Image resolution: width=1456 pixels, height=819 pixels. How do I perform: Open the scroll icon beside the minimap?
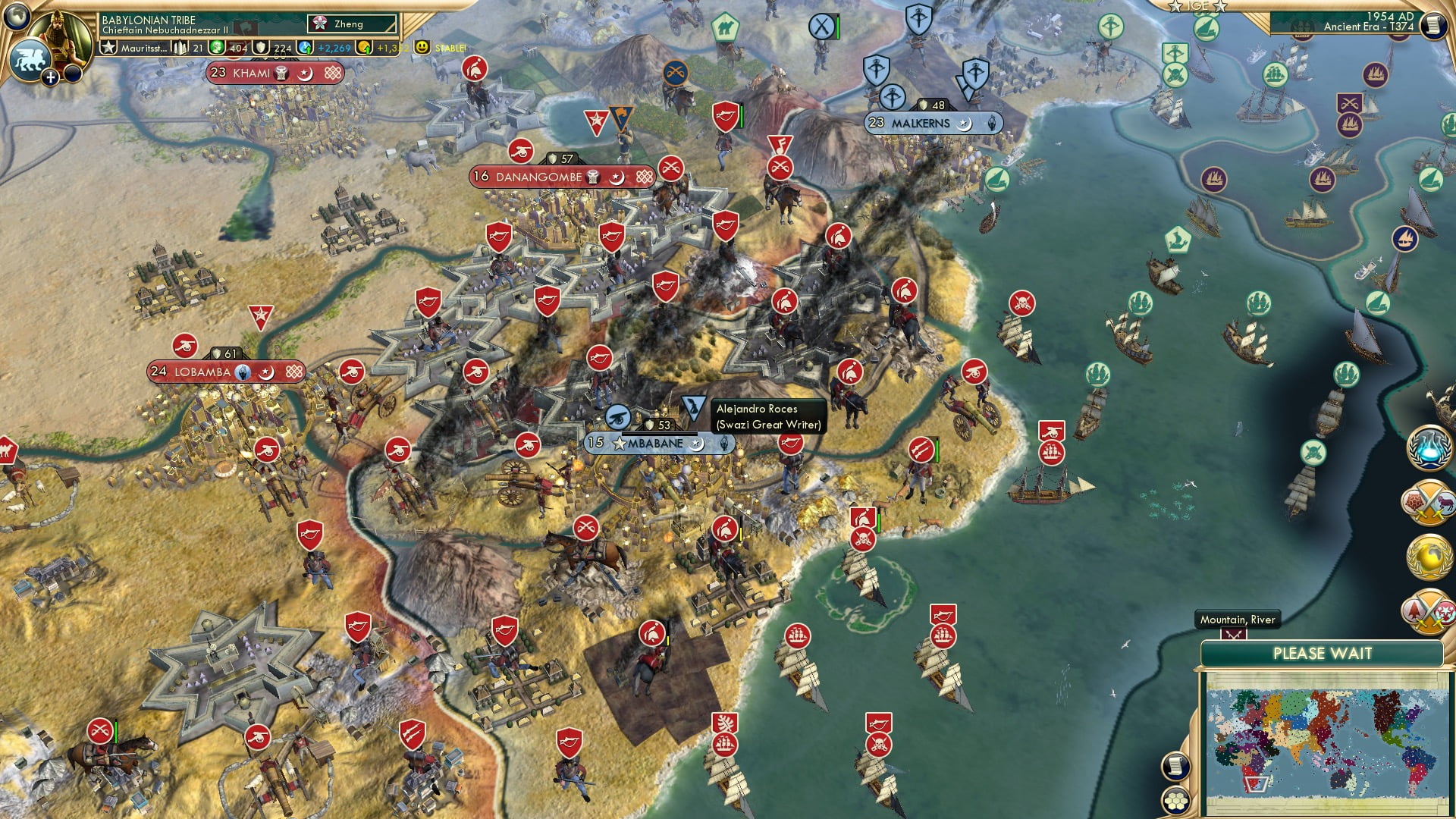point(1175,767)
